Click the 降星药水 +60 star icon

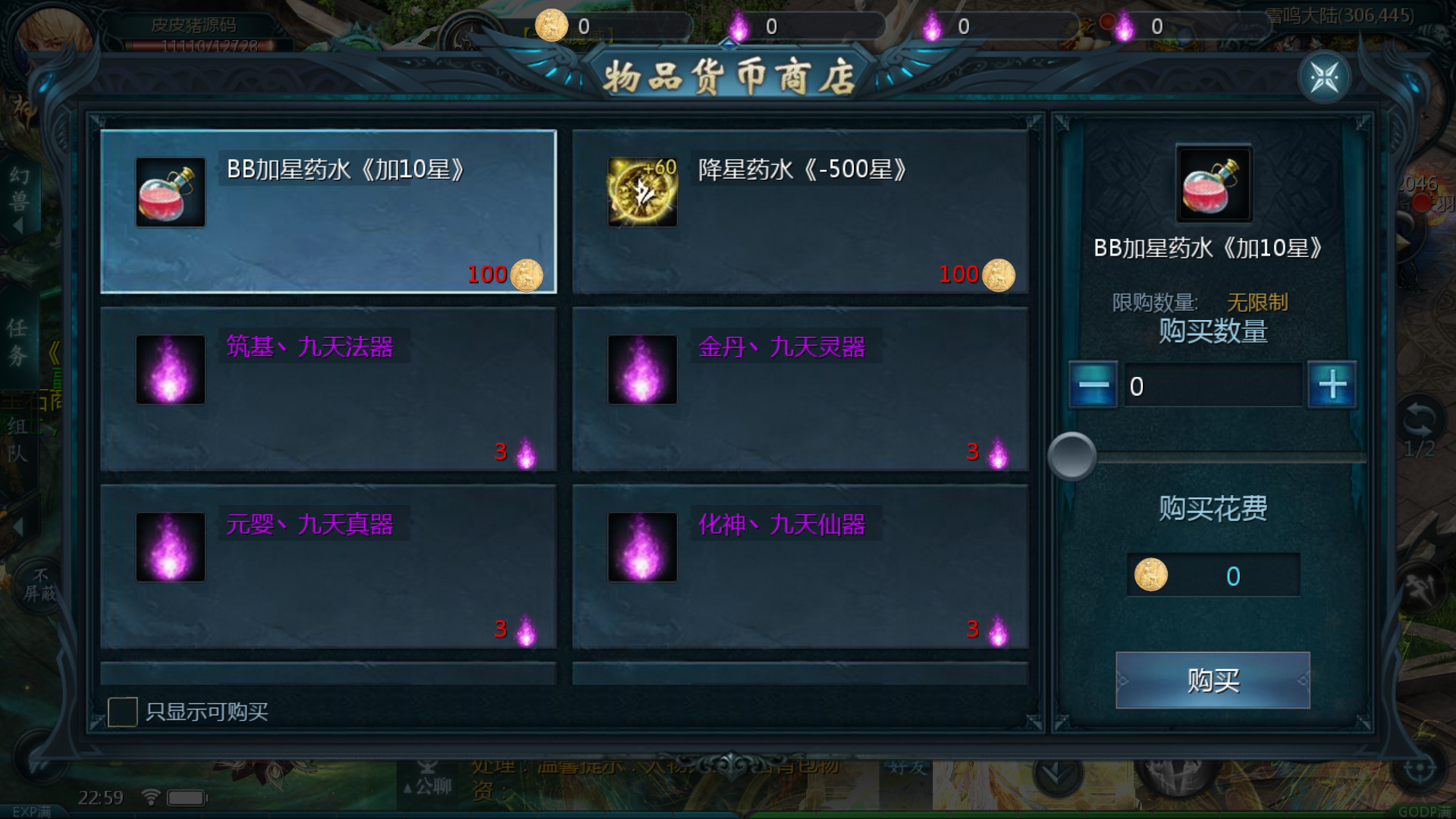point(642,192)
